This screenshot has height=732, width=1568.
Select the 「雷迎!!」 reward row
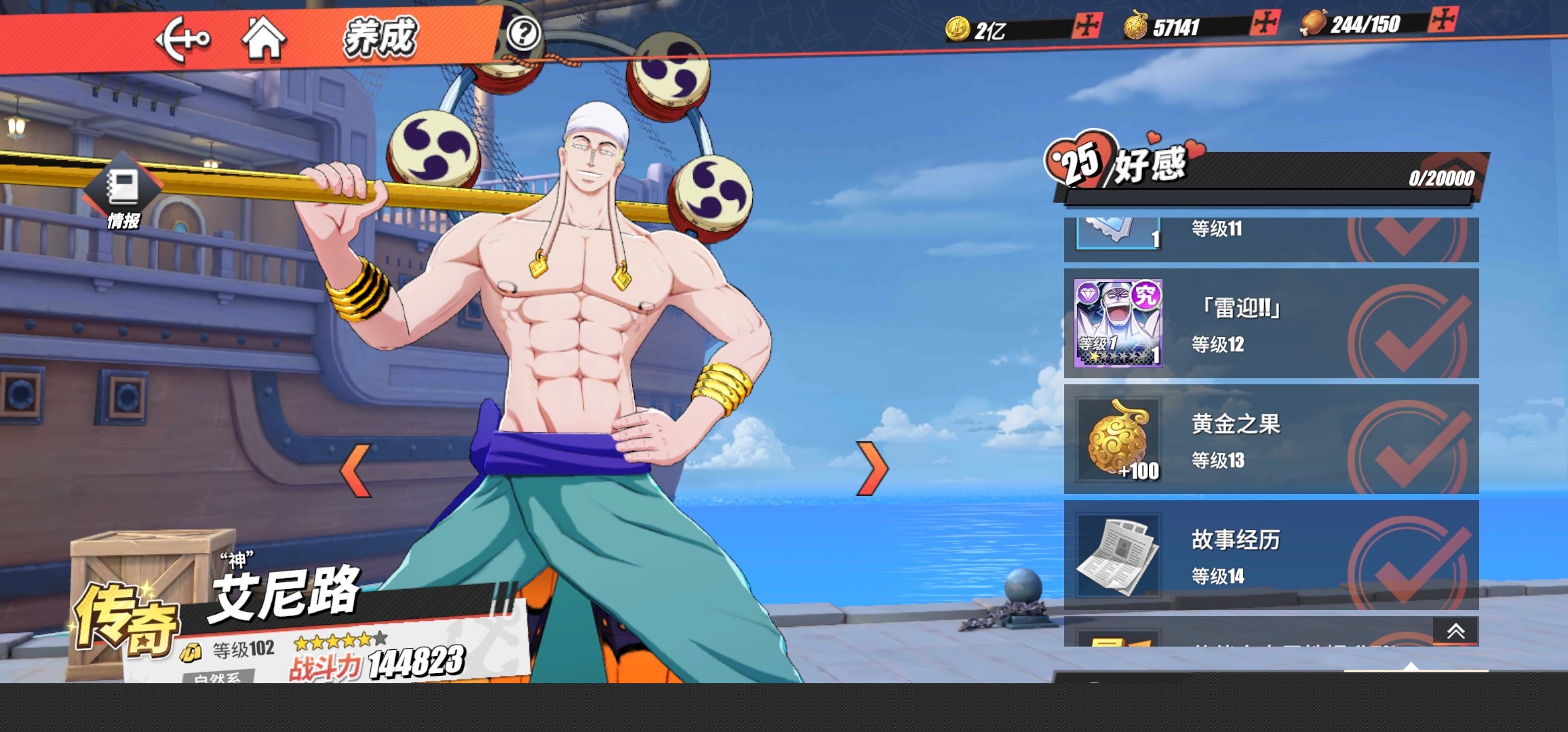coord(1271,324)
